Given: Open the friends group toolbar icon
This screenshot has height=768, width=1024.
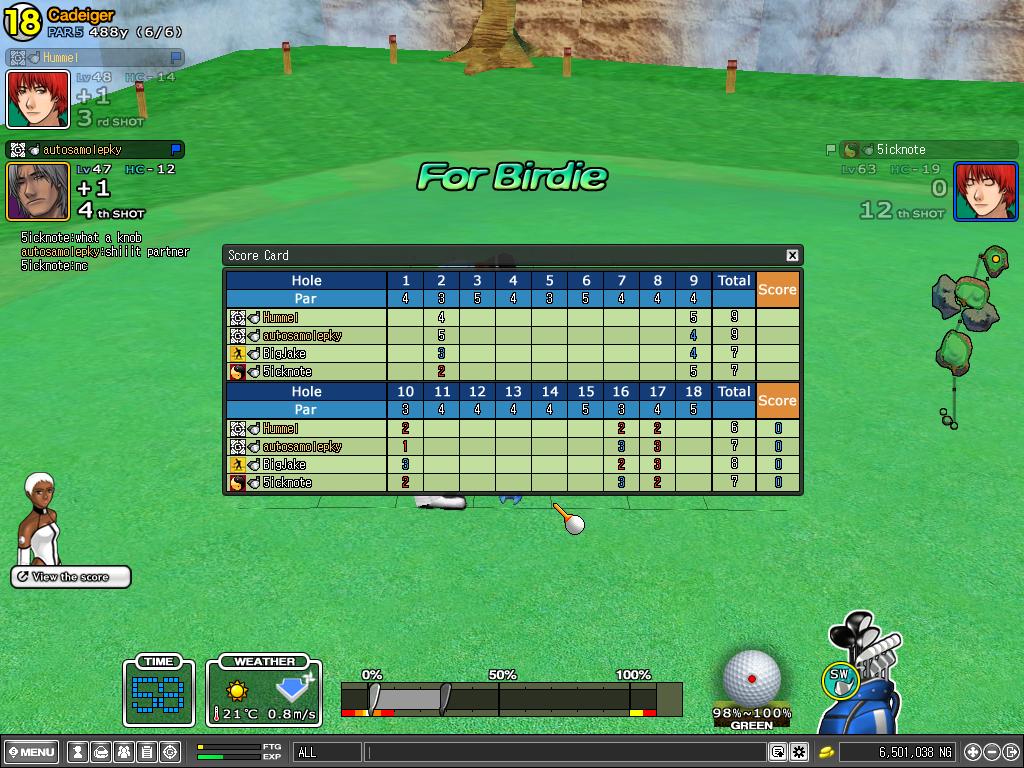Looking at the screenshot, I should (x=124, y=752).
